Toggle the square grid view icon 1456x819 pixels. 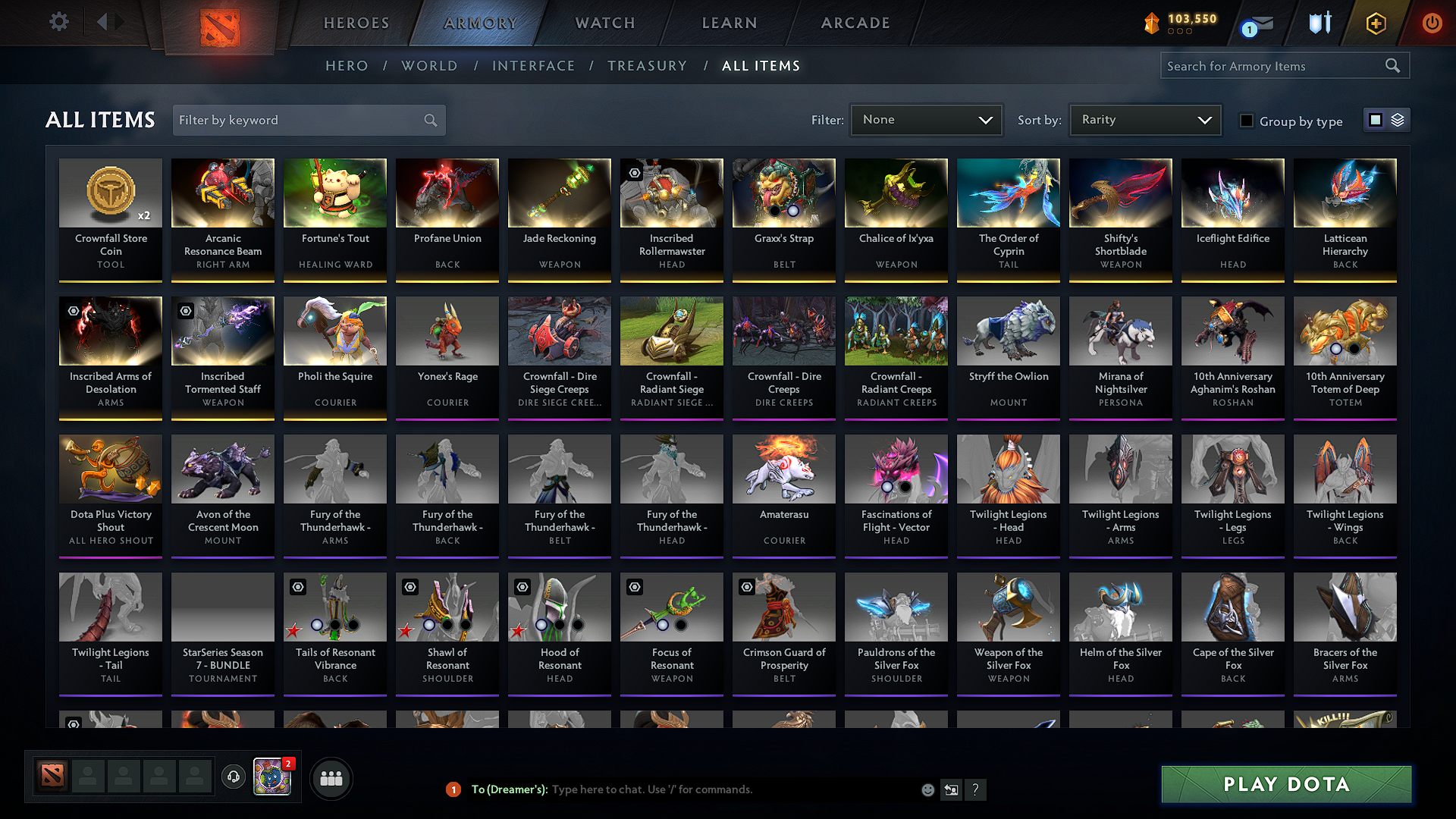(x=1375, y=119)
